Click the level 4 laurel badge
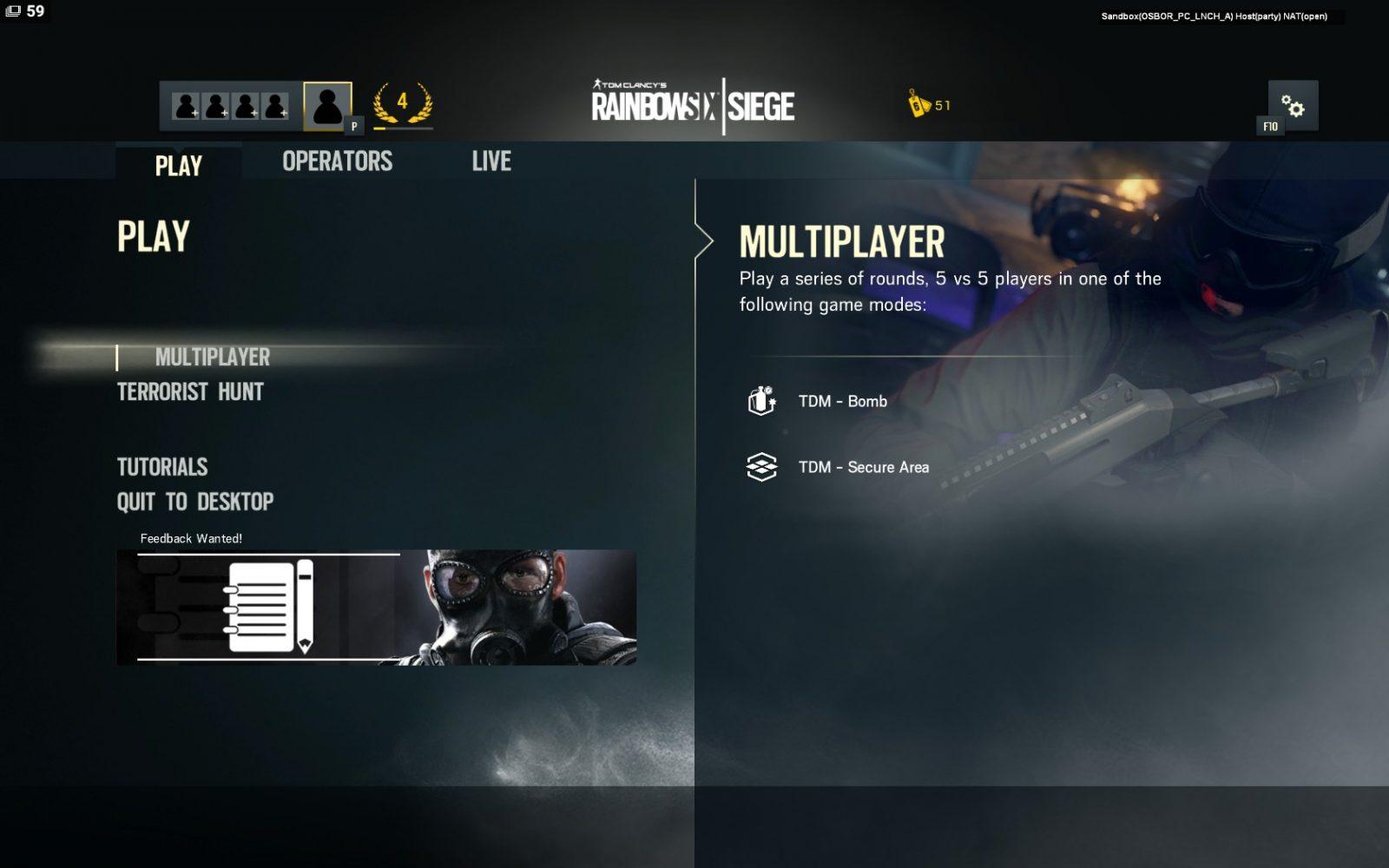The image size is (1389, 868). point(402,104)
